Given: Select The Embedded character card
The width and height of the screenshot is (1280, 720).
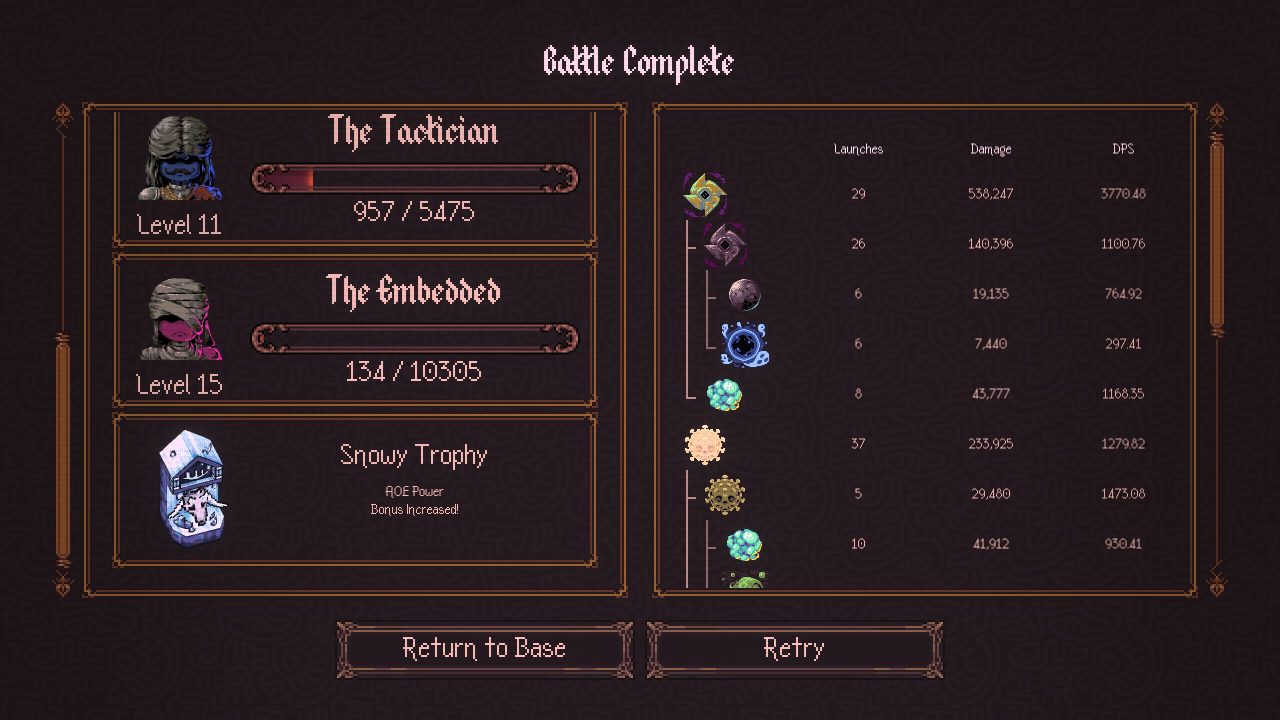Looking at the screenshot, I should pos(355,329).
